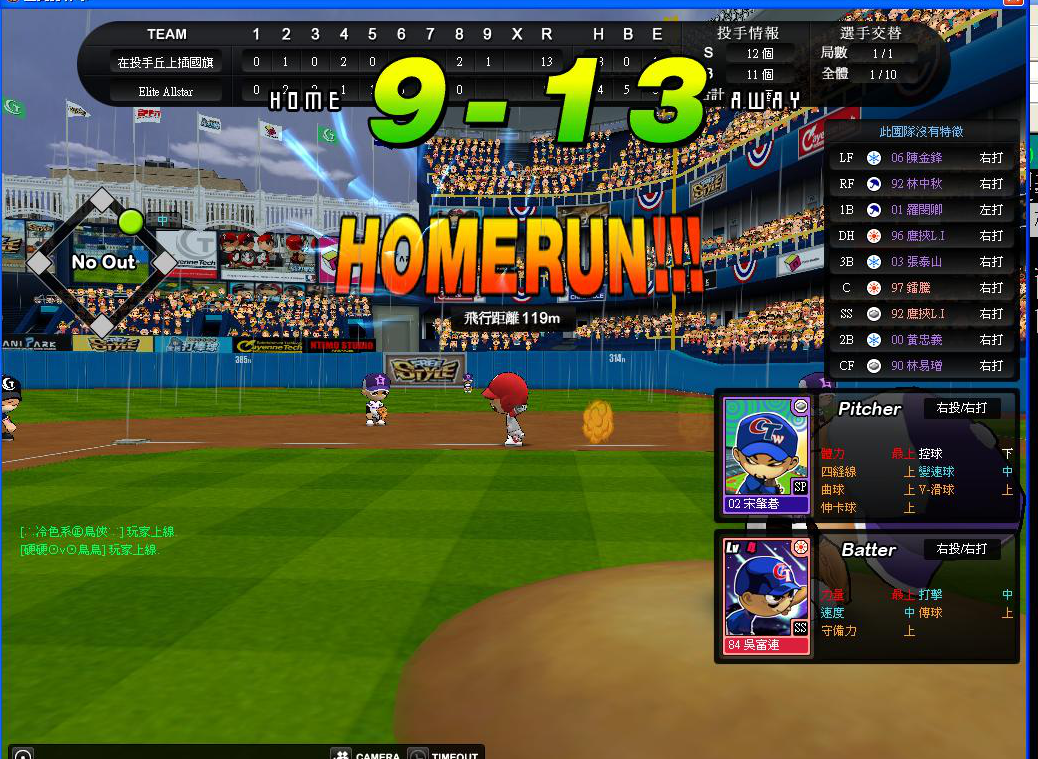The height and width of the screenshot is (759, 1038).
Task: Click the base diamond indicator
Action: tap(102, 262)
